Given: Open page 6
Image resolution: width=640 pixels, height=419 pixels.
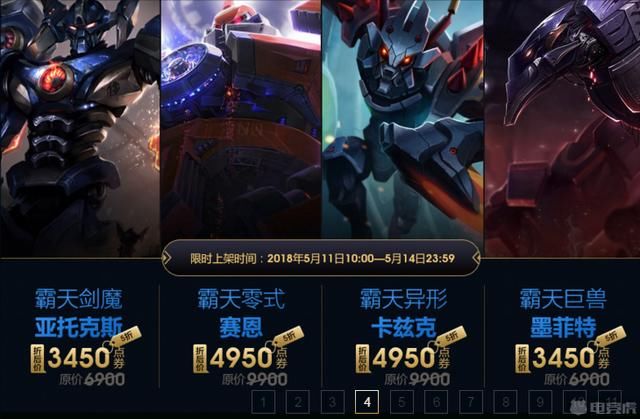Looking at the screenshot, I should [437, 402].
